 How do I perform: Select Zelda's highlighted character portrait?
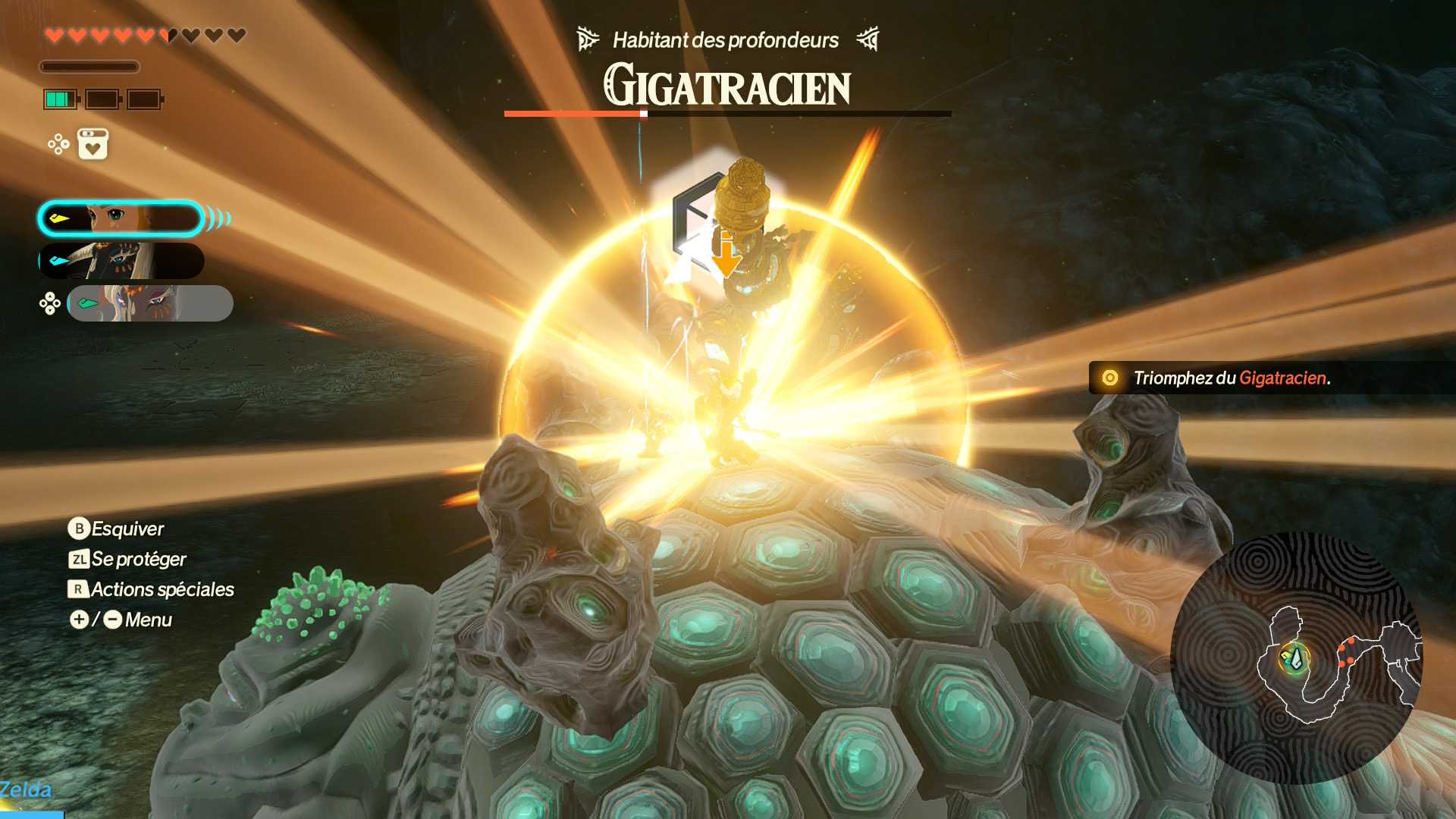click(121, 219)
